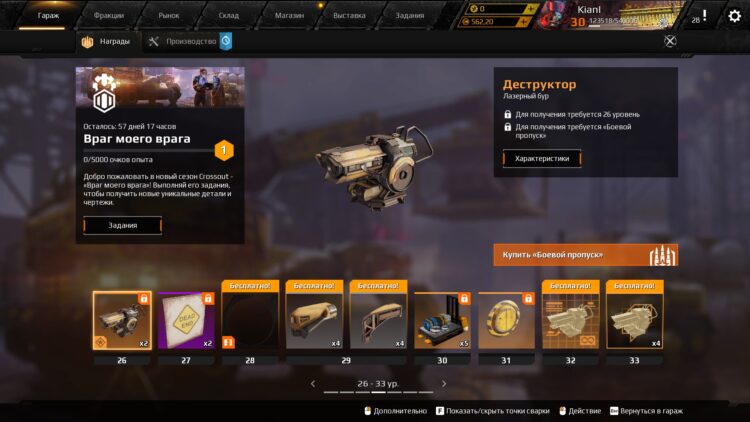Go to previous reward levels page
750x422 pixels.
coord(313,383)
